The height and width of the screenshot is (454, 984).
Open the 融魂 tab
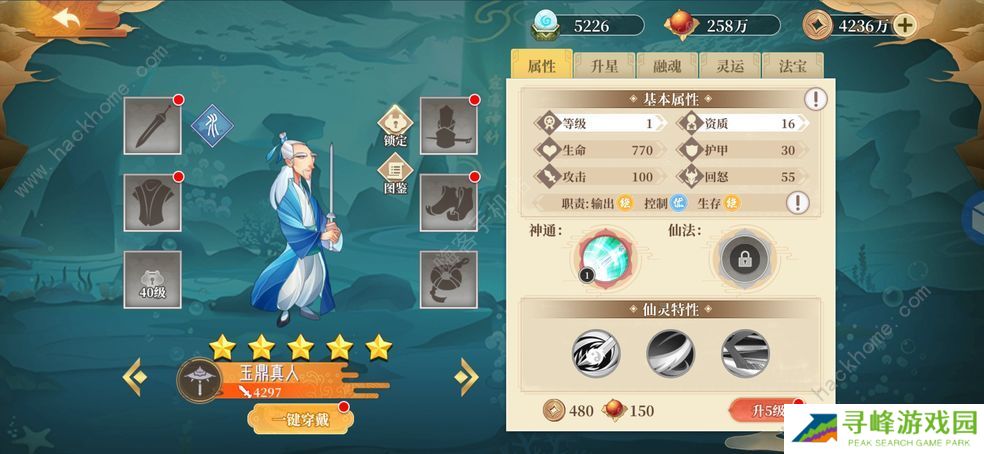(667, 65)
